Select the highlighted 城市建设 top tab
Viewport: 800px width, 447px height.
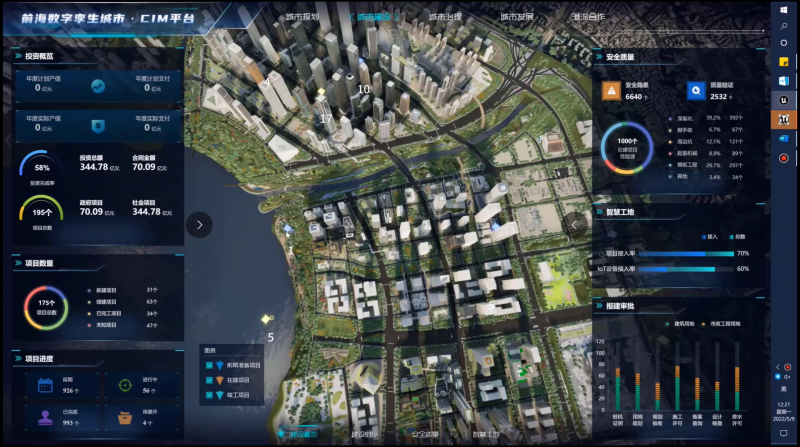pos(374,17)
